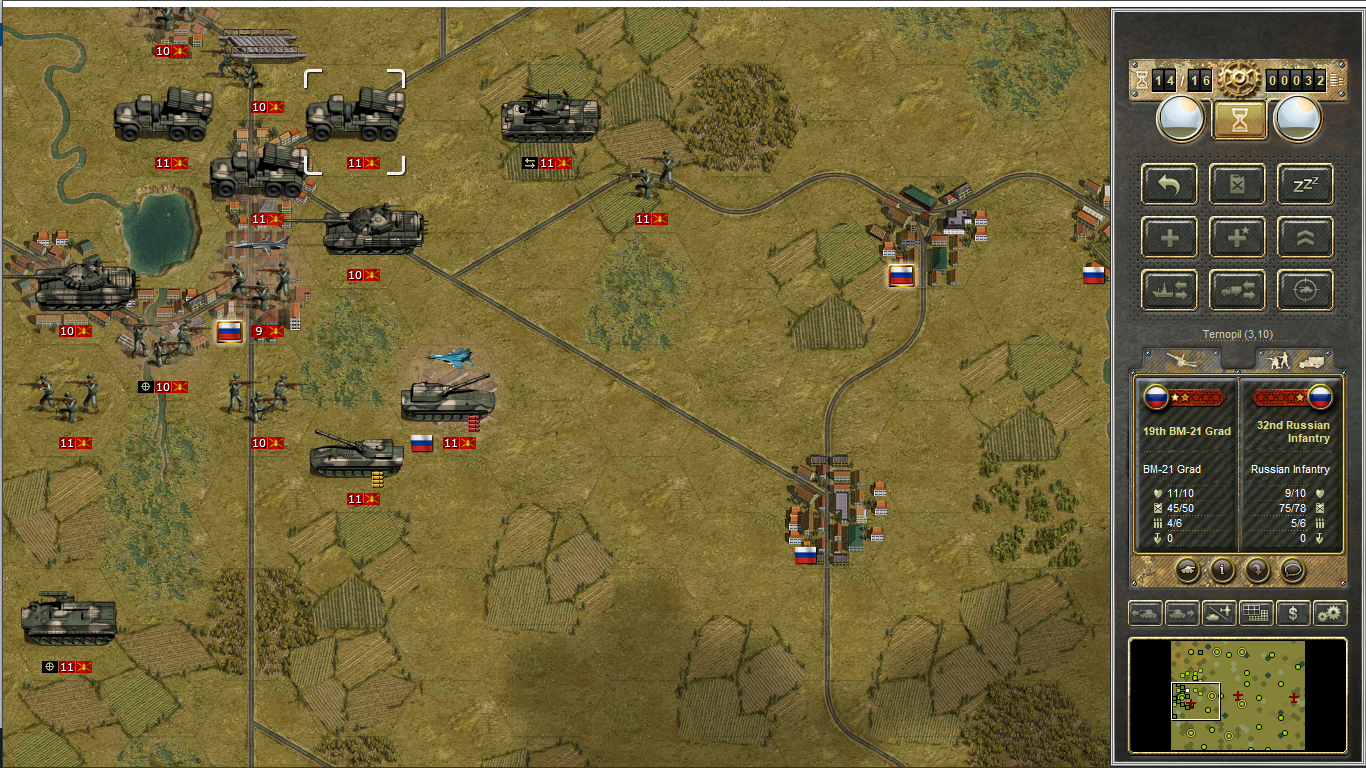
Task: Put the unit to sleep with the ZZZ button
Action: click(x=1305, y=184)
